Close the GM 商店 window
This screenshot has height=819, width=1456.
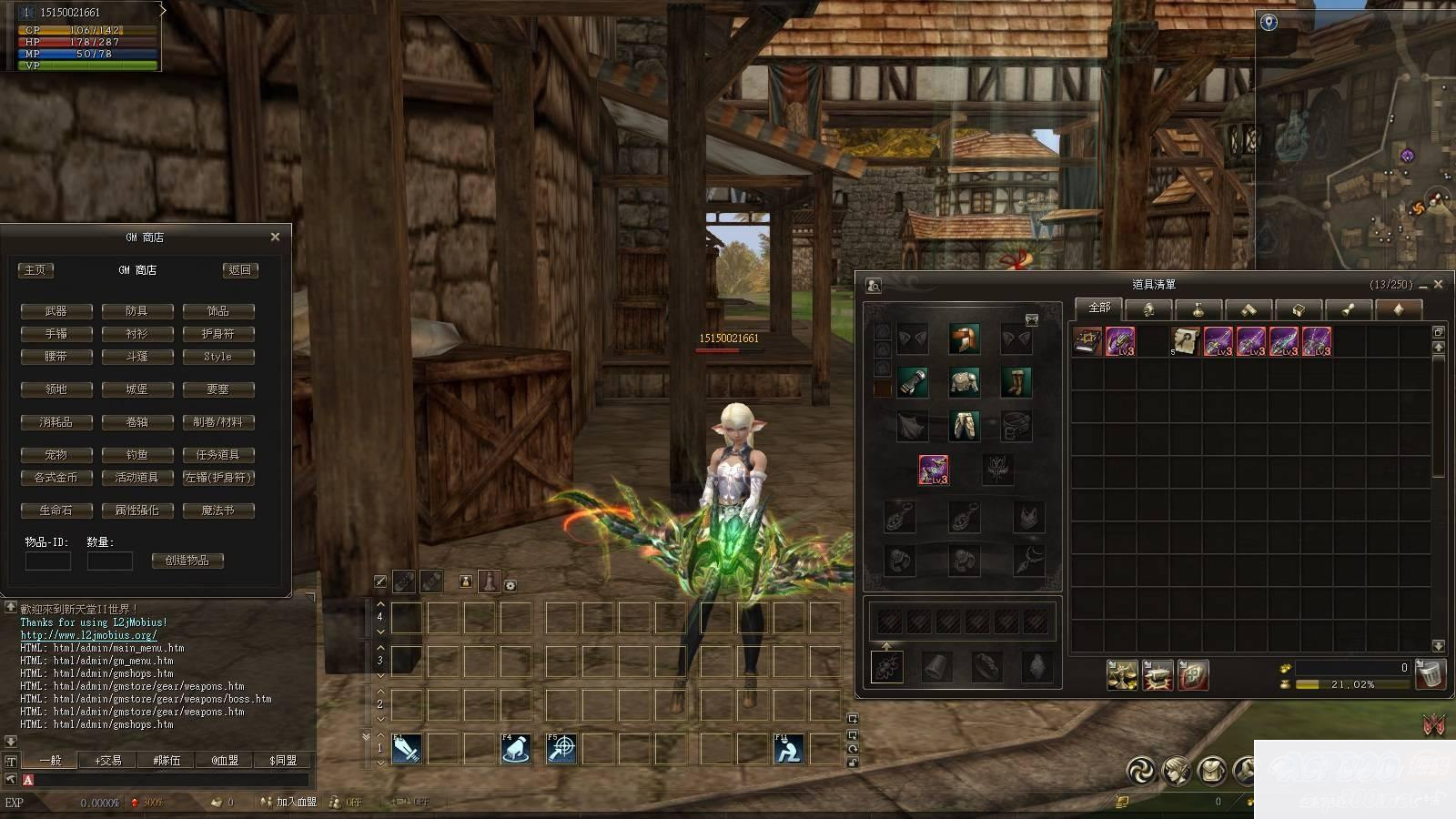click(x=275, y=237)
